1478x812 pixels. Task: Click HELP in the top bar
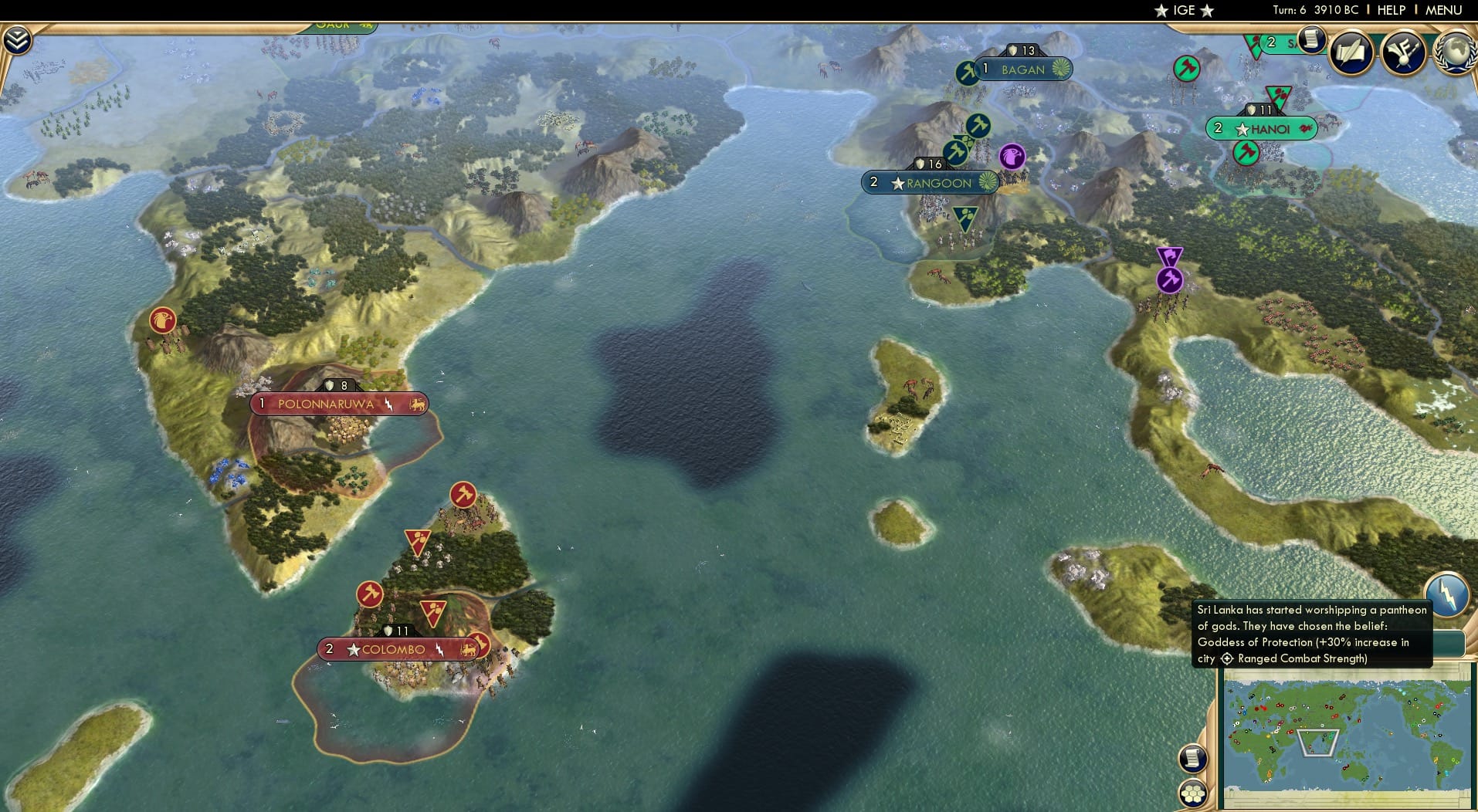pyautogui.click(x=1390, y=10)
